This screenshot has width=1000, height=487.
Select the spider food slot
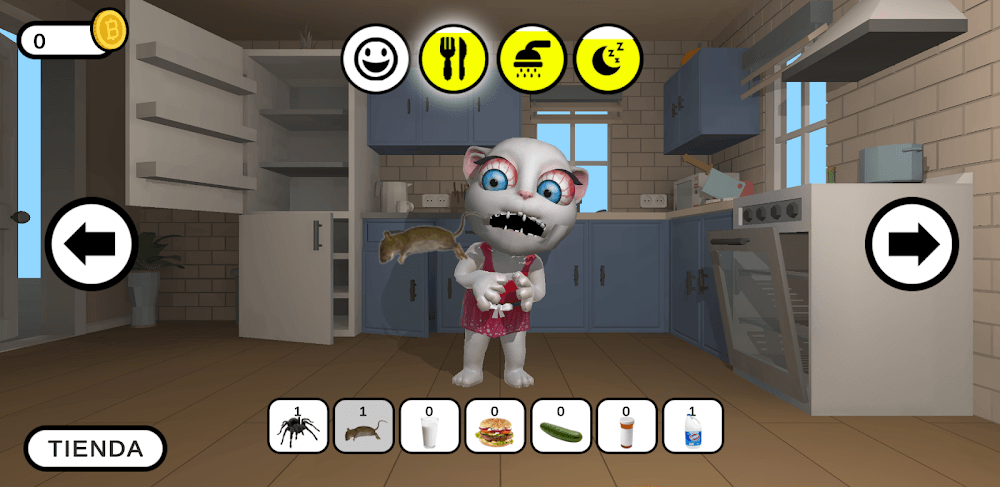click(x=298, y=426)
